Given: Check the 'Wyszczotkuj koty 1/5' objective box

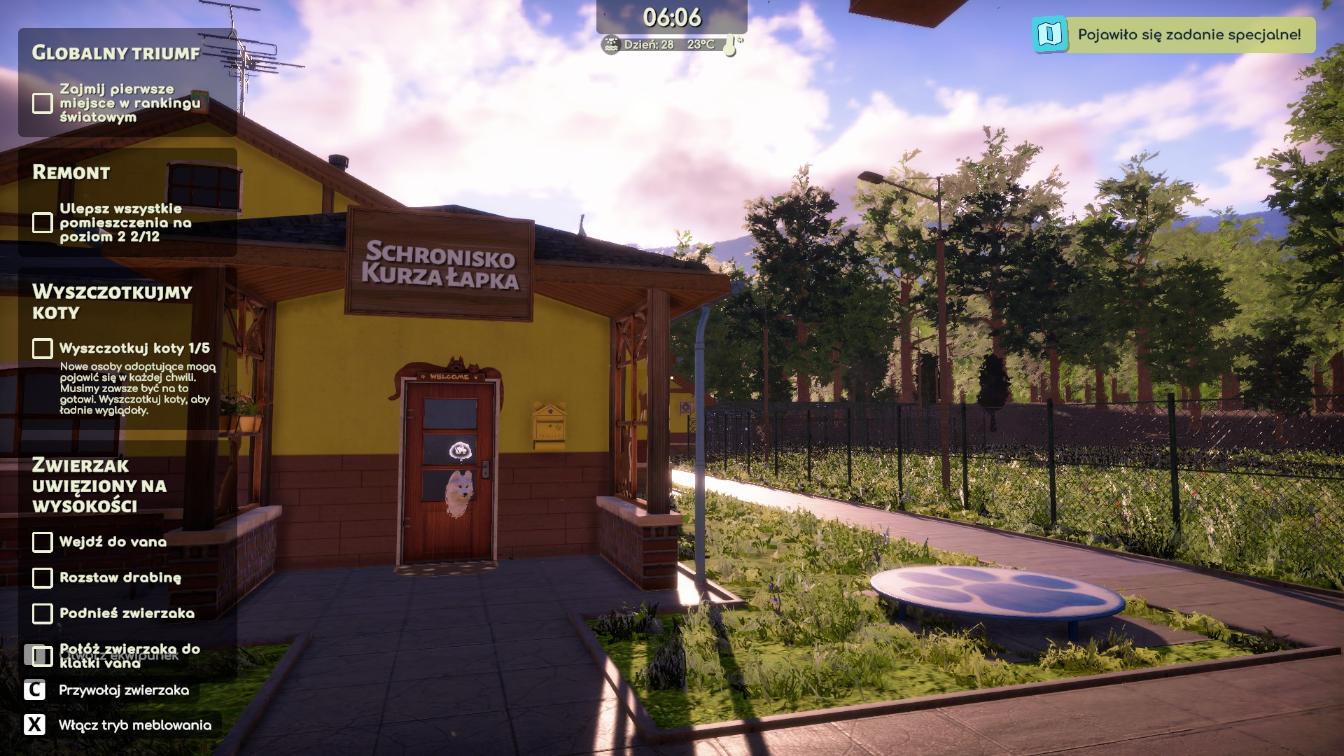Looking at the screenshot, I should [42, 348].
